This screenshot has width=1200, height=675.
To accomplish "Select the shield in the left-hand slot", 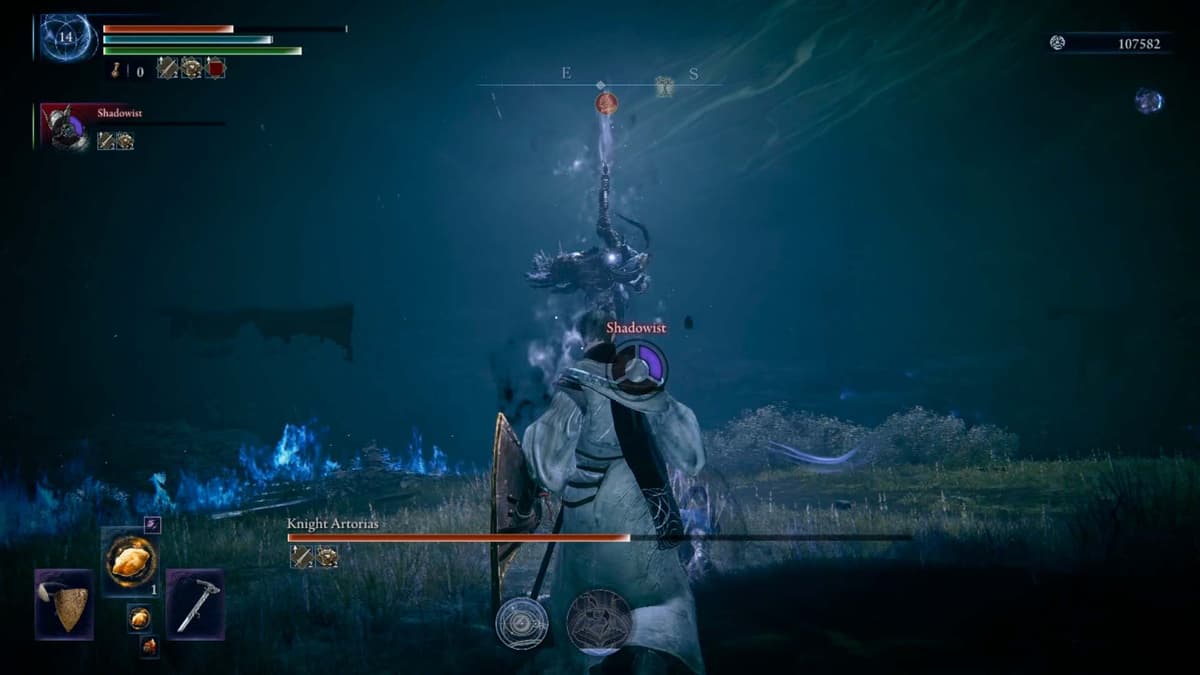I will click(x=65, y=604).
